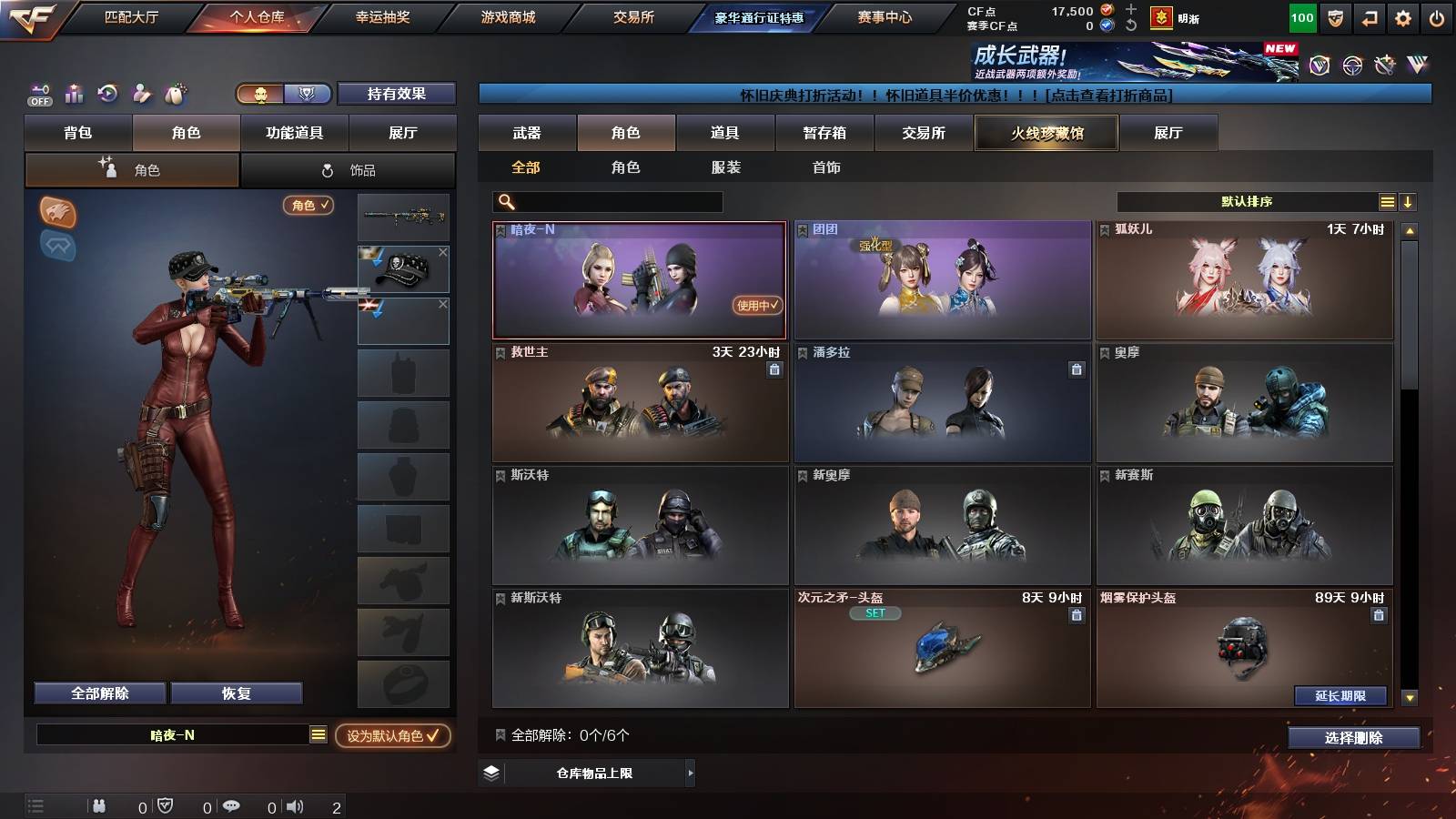Click the 全部解除 button
Image resolution: width=1456 pixels, height=819 pixels.
click(x=98, y=693)
